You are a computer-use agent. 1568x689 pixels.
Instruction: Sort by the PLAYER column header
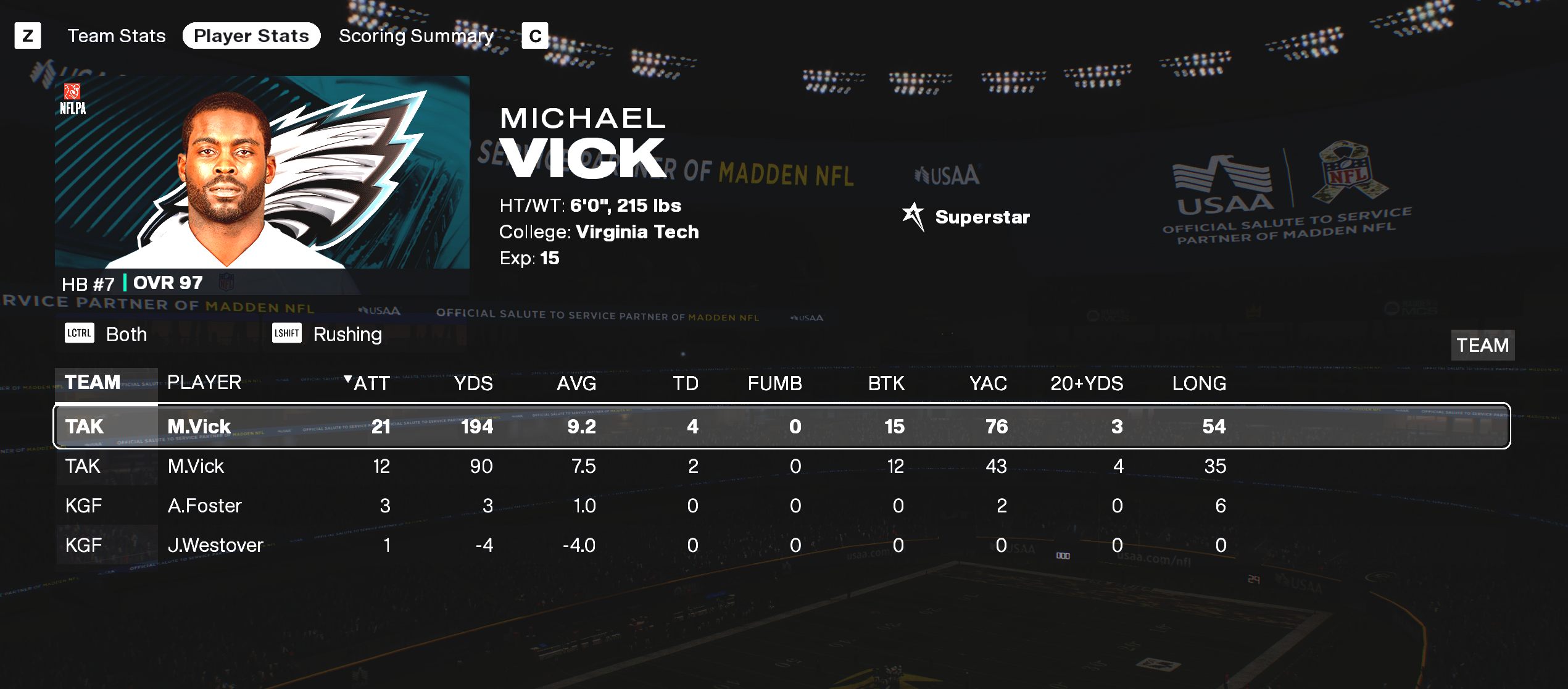click(x=204, y=383)
